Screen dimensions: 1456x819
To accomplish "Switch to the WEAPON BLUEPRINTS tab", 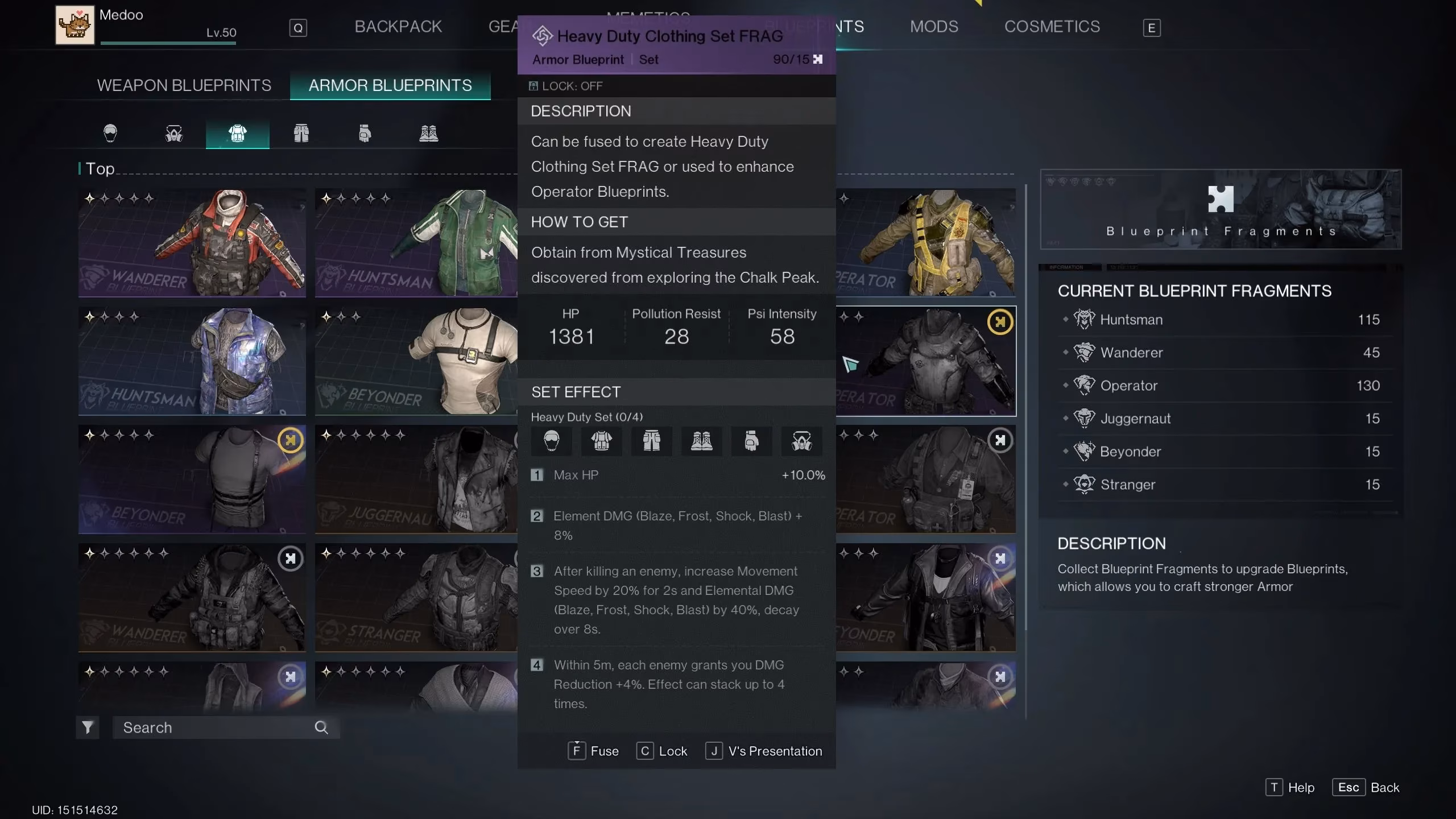I will click(x=184, y=85).
